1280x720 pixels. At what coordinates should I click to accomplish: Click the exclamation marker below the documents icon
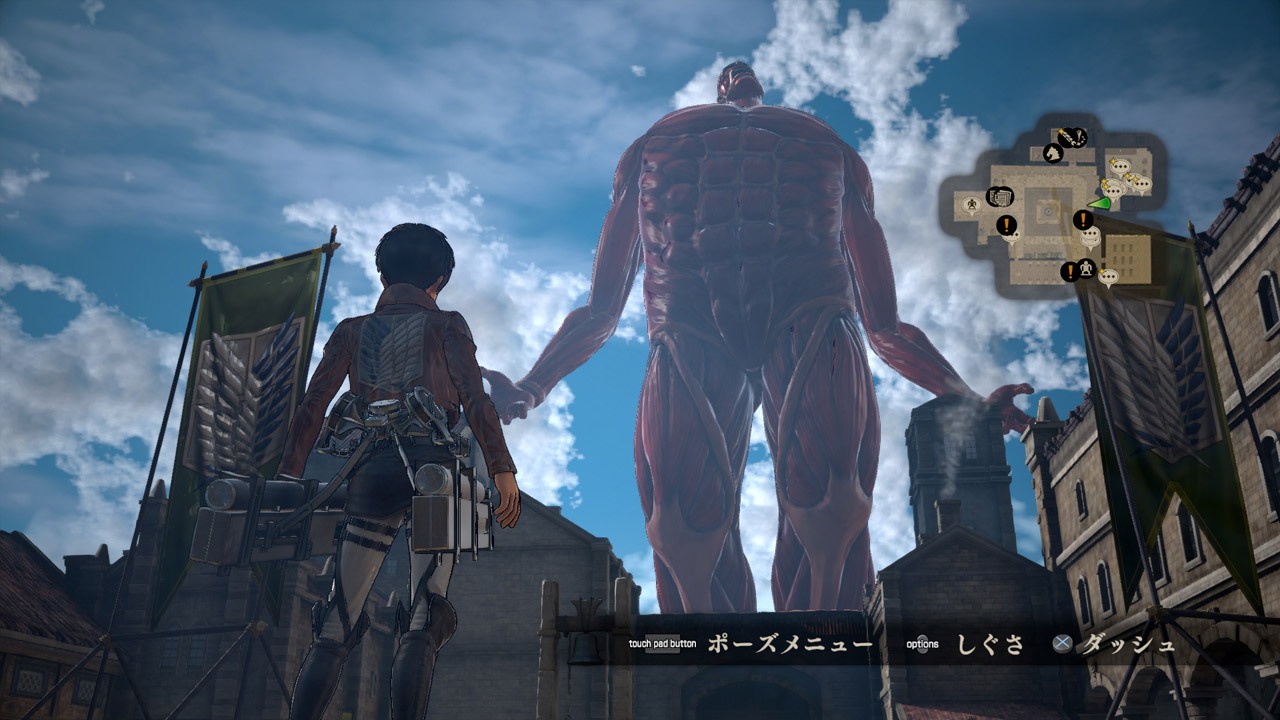pyautogui.click(x=1006, y=224)
